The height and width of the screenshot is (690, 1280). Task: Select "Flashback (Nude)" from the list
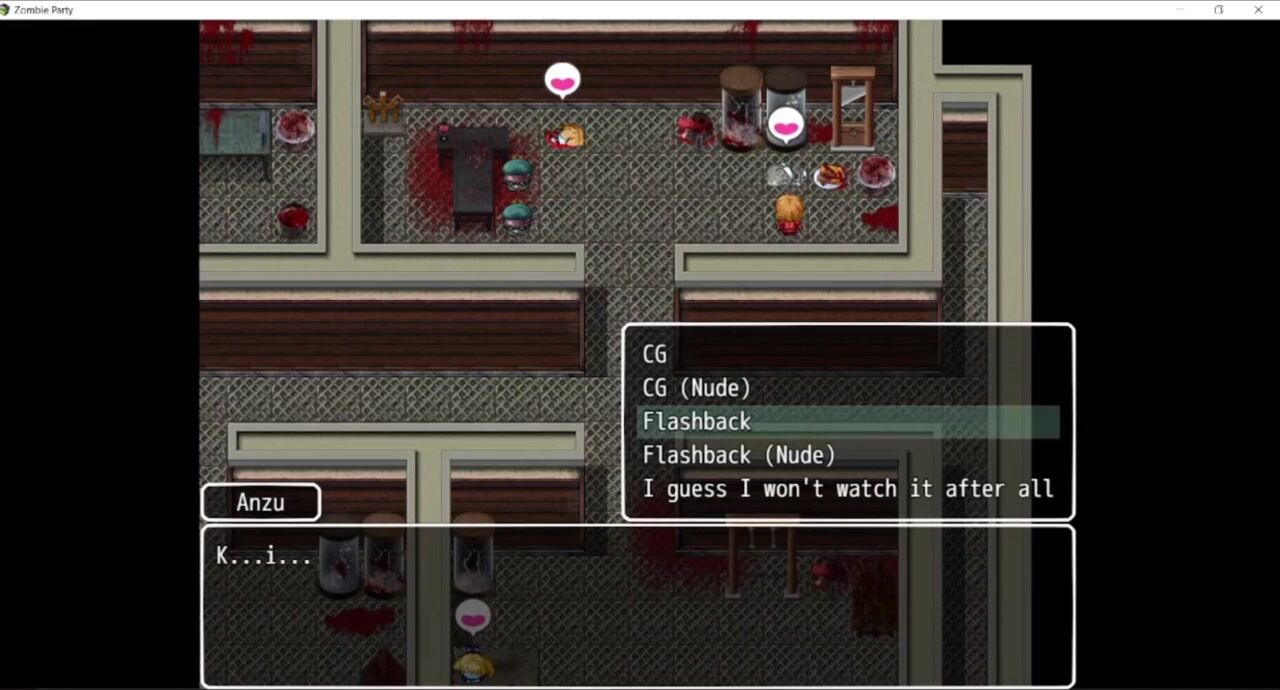738,456
